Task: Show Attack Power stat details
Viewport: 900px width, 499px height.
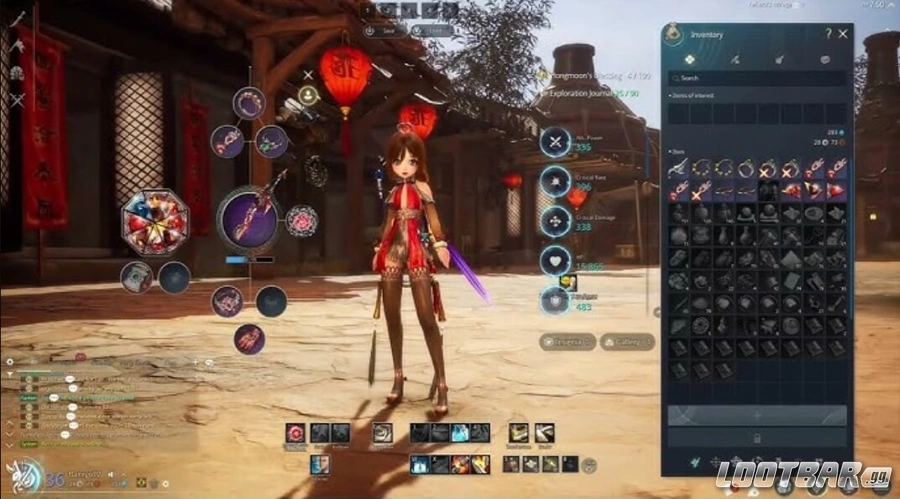Action: click(554, 142)
